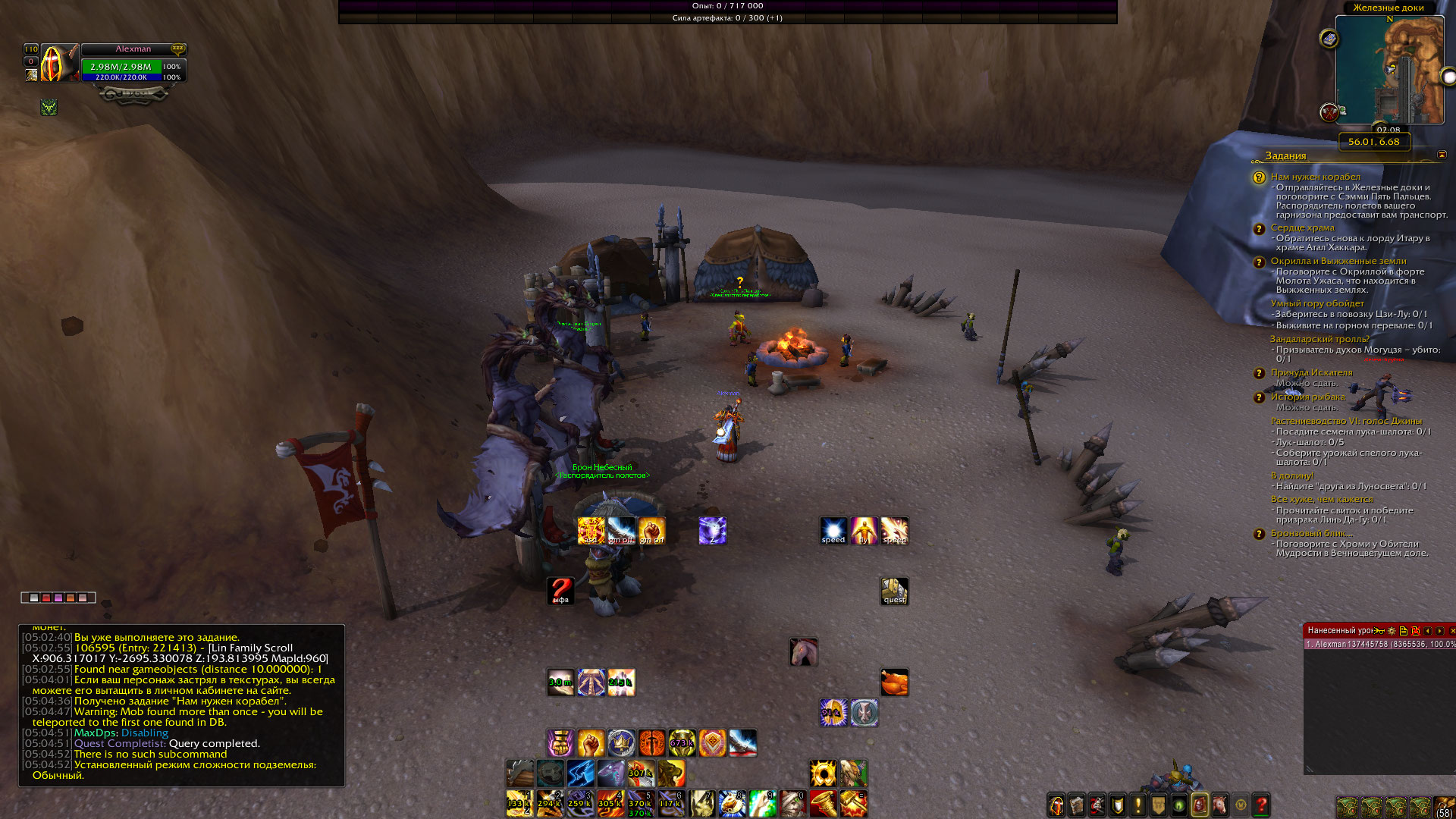Close the damage meter window
This screenshot has width=1456, height=819.
pyautogui.click(x=1451, y=631)
